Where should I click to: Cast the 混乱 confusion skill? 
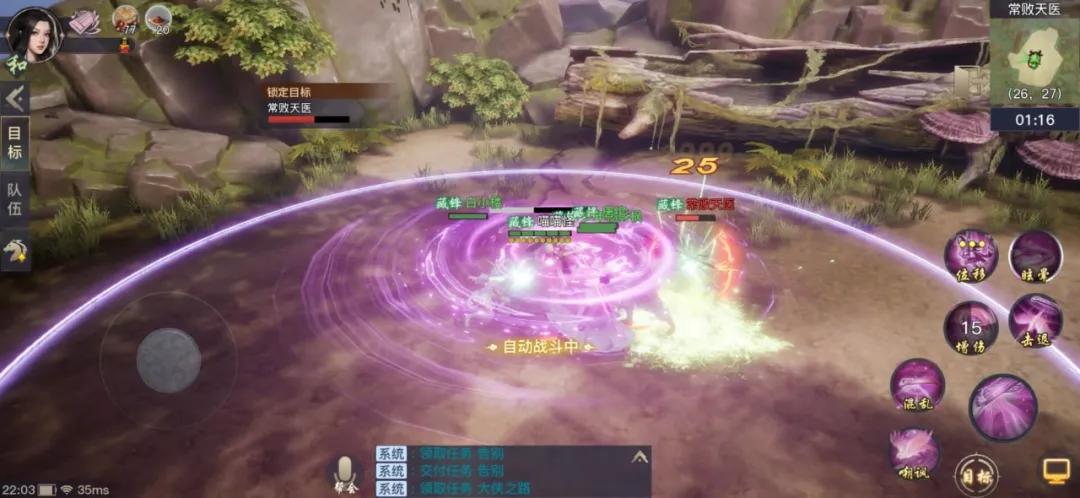(917, 386)
